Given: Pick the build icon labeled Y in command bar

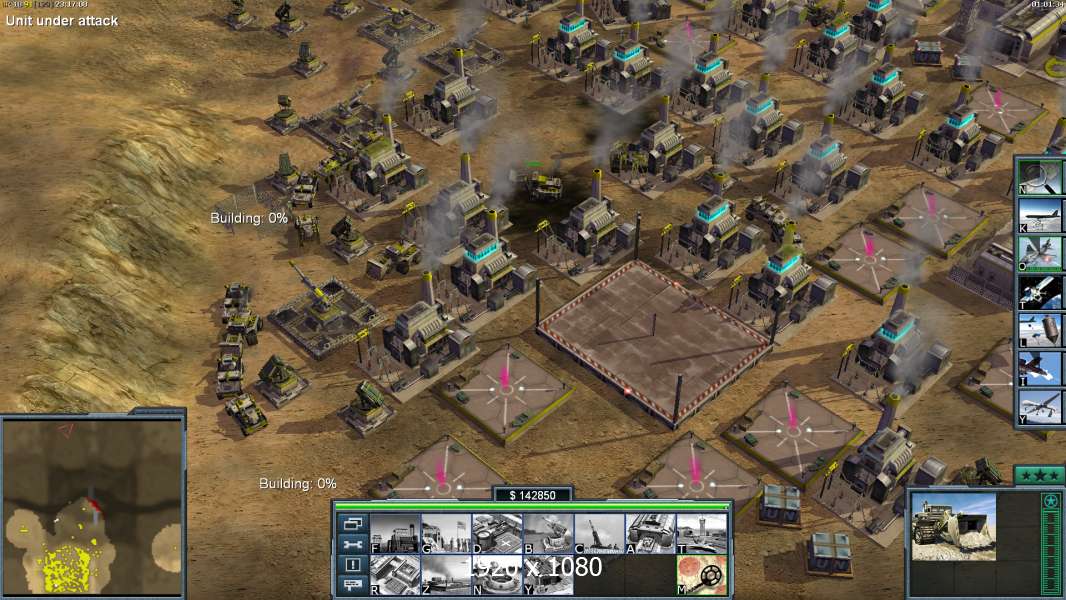Looking at the screenshot, I should (548, 575).
